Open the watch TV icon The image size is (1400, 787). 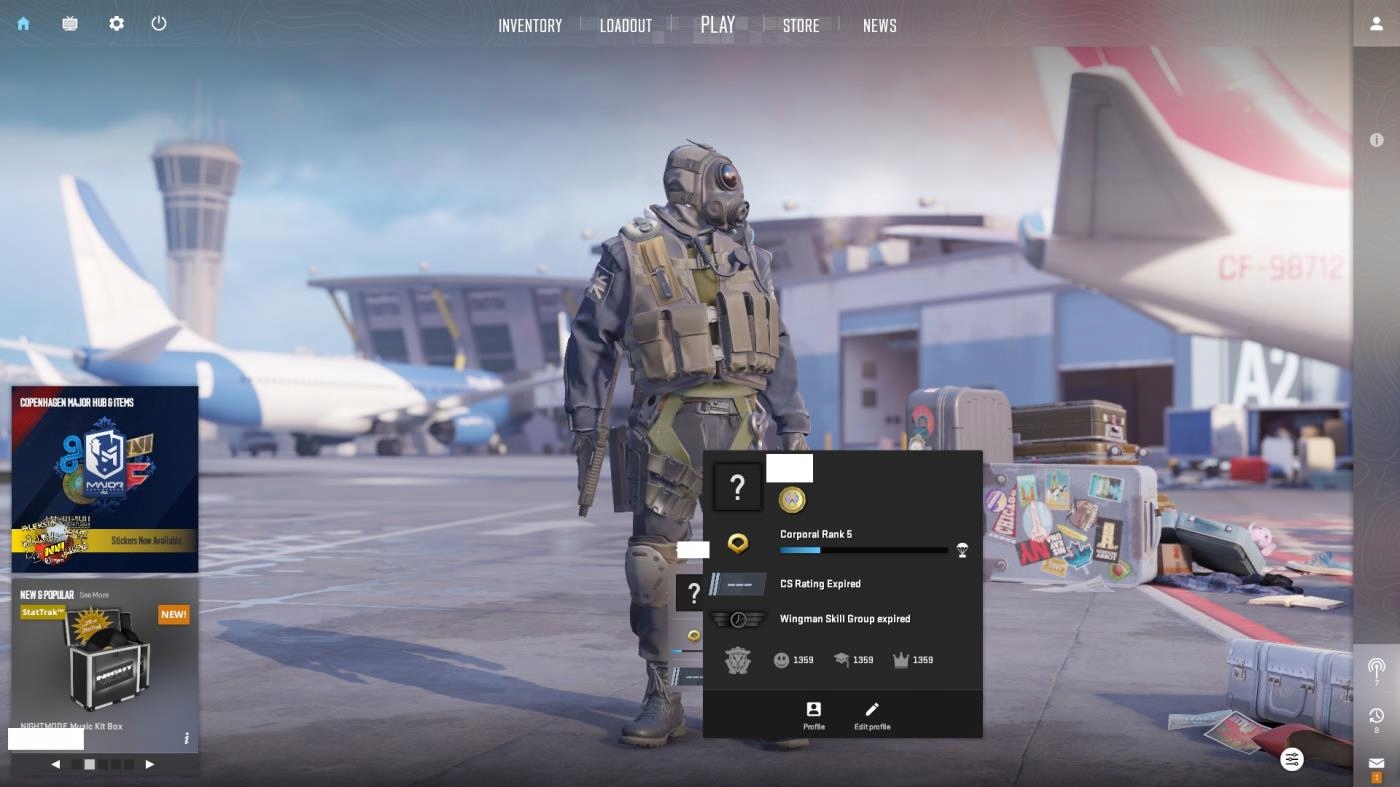click(70, 24)
